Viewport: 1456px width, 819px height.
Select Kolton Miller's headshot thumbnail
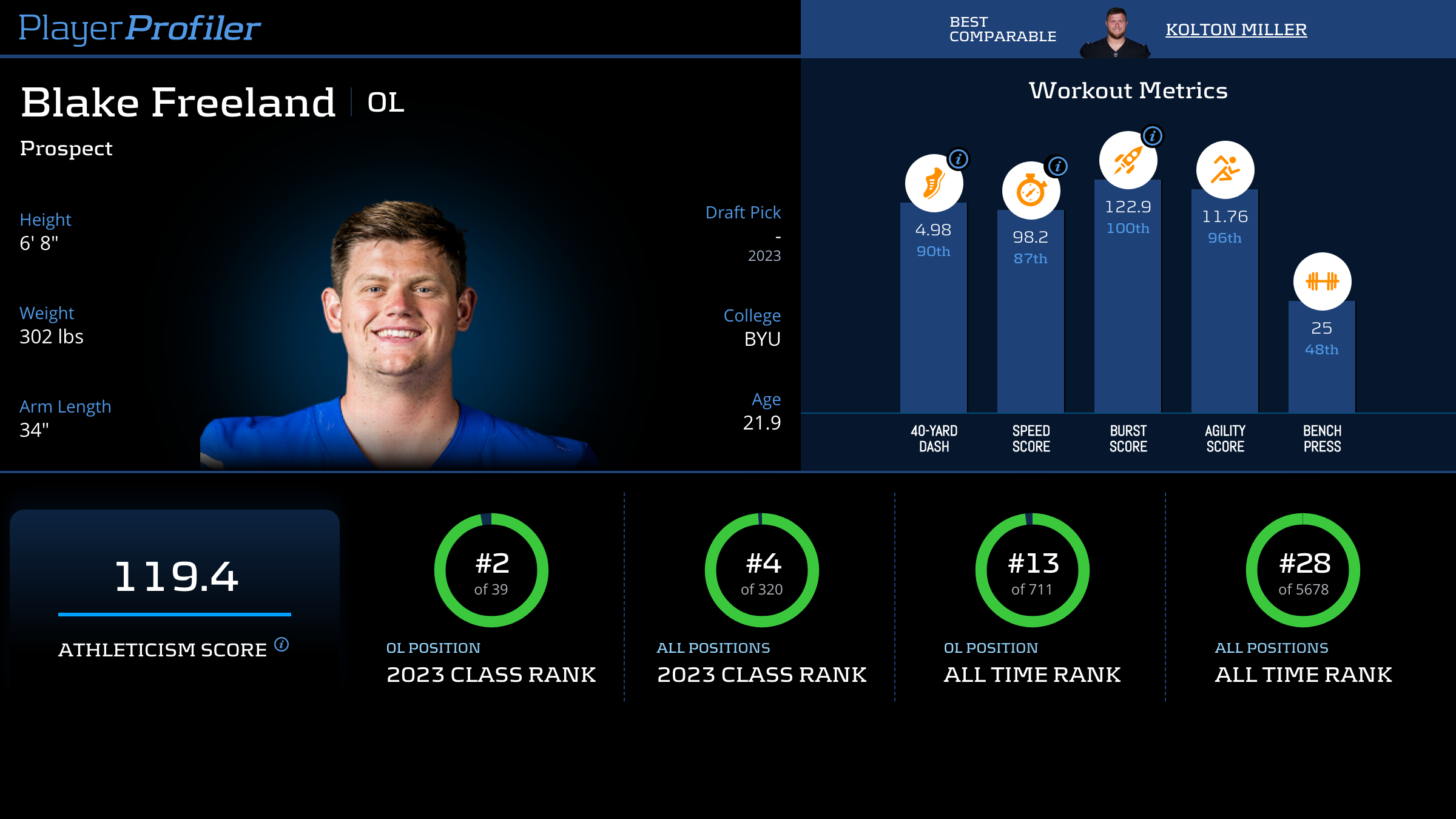(x=1115, y=33)
